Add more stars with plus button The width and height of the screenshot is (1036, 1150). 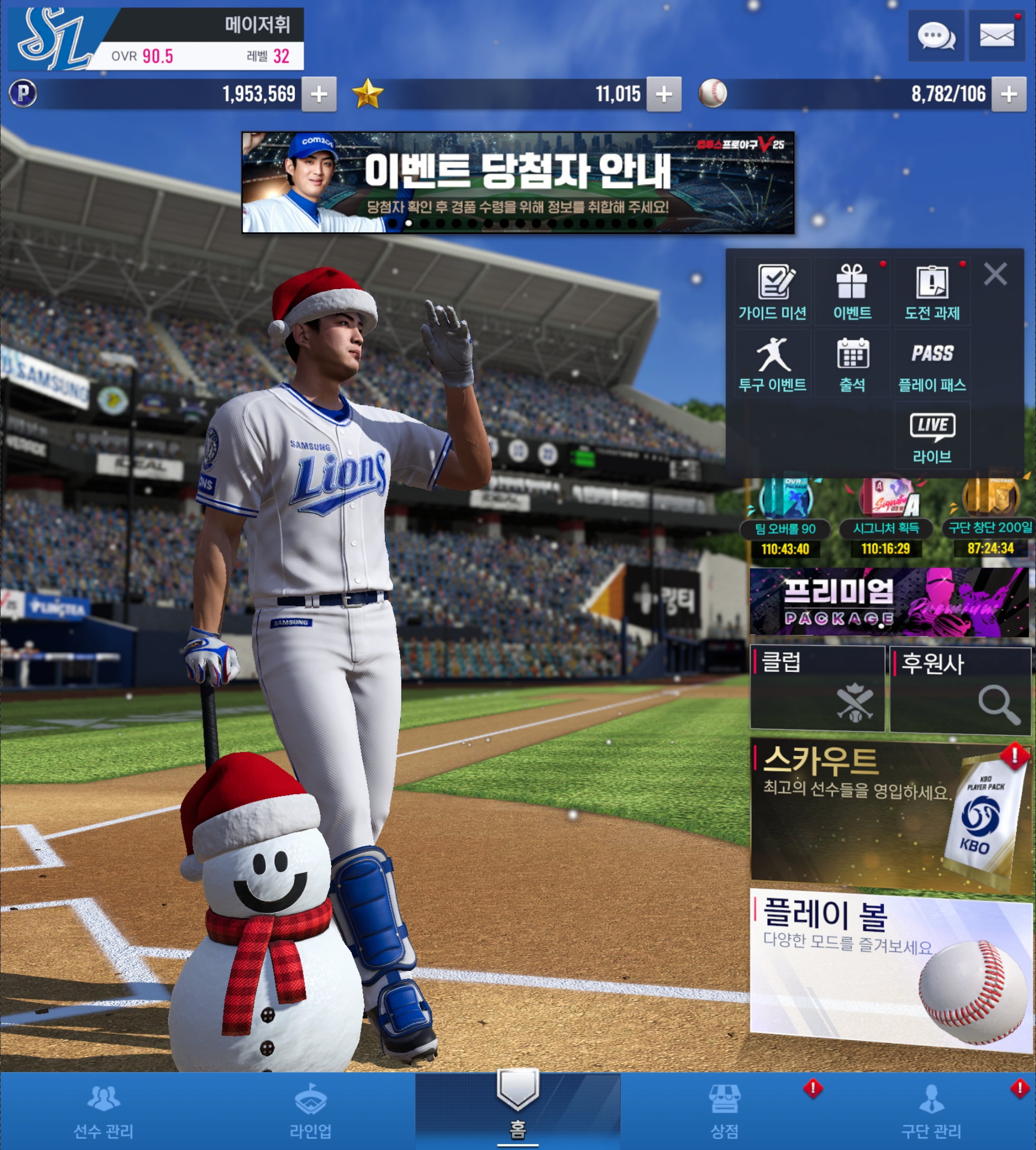coord(664,94)
